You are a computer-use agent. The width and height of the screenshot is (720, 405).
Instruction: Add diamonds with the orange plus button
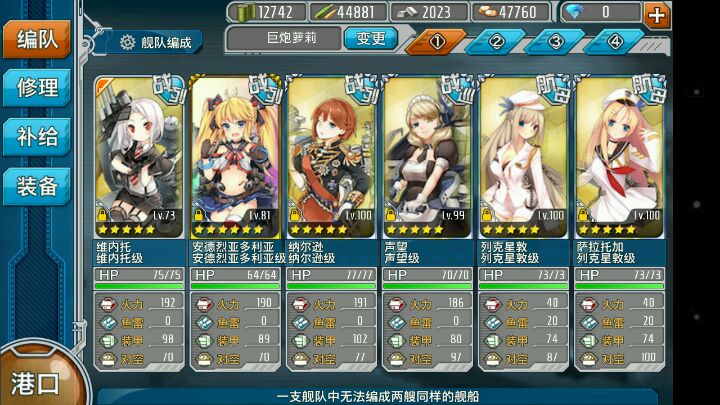(x=657, y=14)
